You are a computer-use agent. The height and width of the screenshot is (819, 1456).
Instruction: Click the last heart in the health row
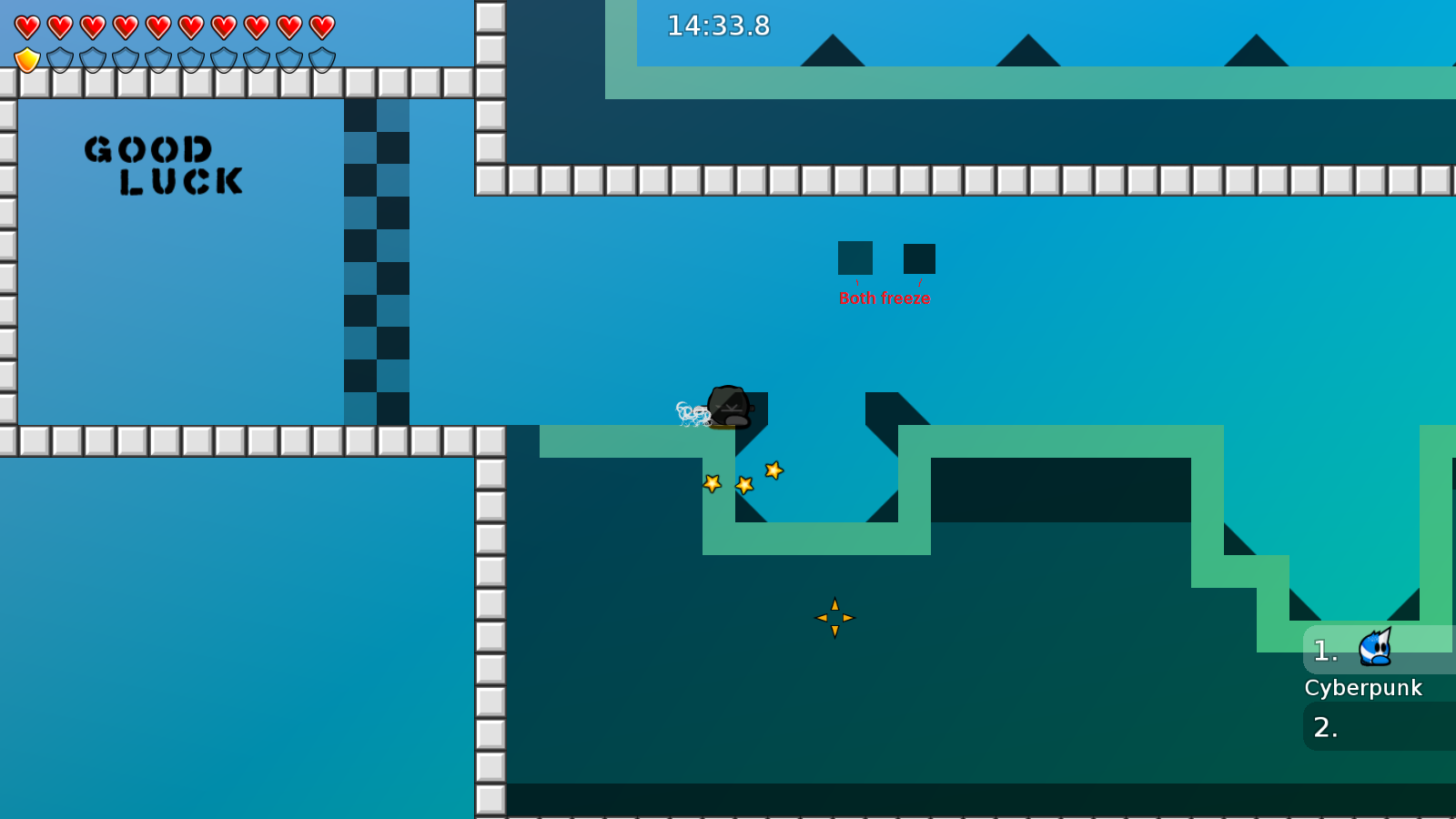pyautogui.click(x=320, y=25)
